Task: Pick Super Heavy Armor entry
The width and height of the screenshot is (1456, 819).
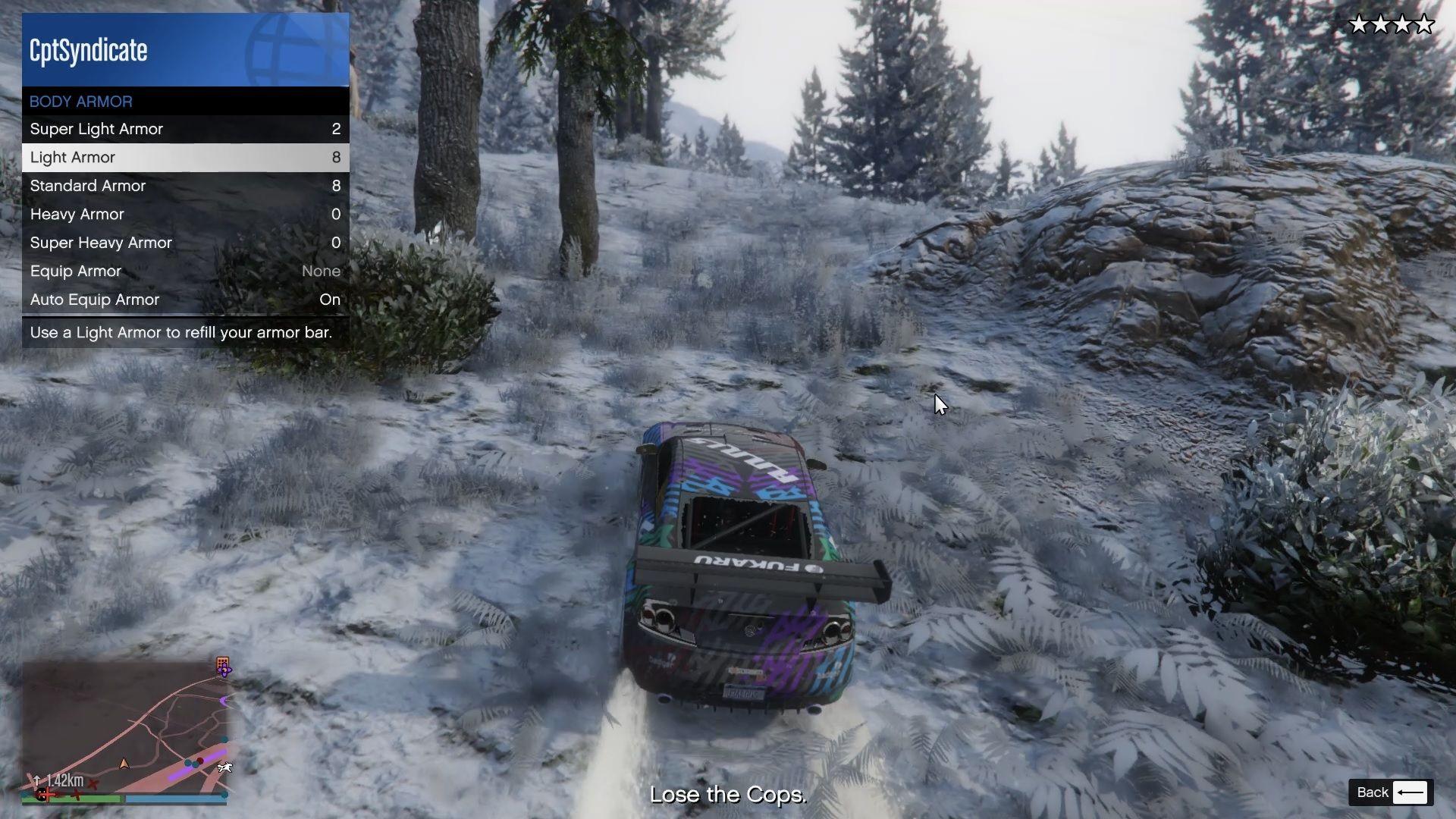Action: [x=185, y=243]
